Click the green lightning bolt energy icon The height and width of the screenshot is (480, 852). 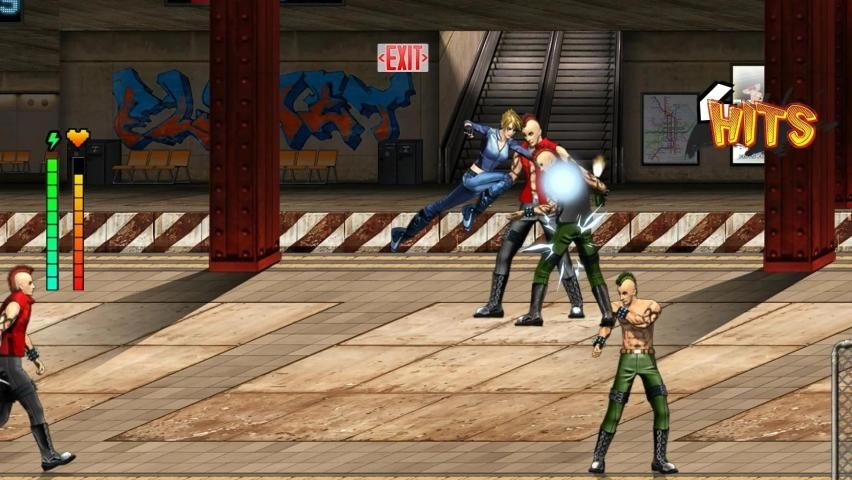pos(53,140)
